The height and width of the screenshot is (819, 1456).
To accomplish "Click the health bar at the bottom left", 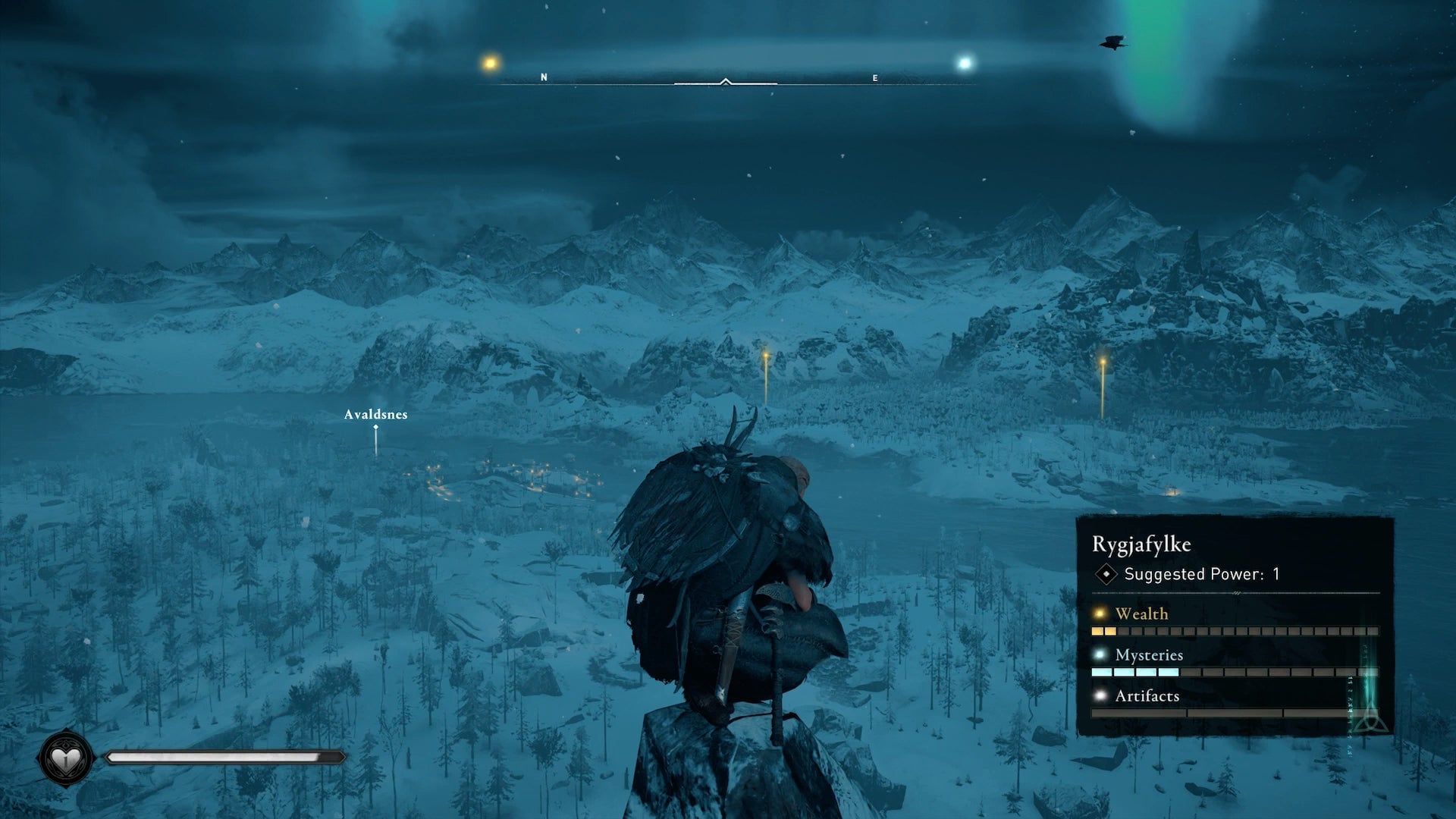I will [x=220, y=756].
